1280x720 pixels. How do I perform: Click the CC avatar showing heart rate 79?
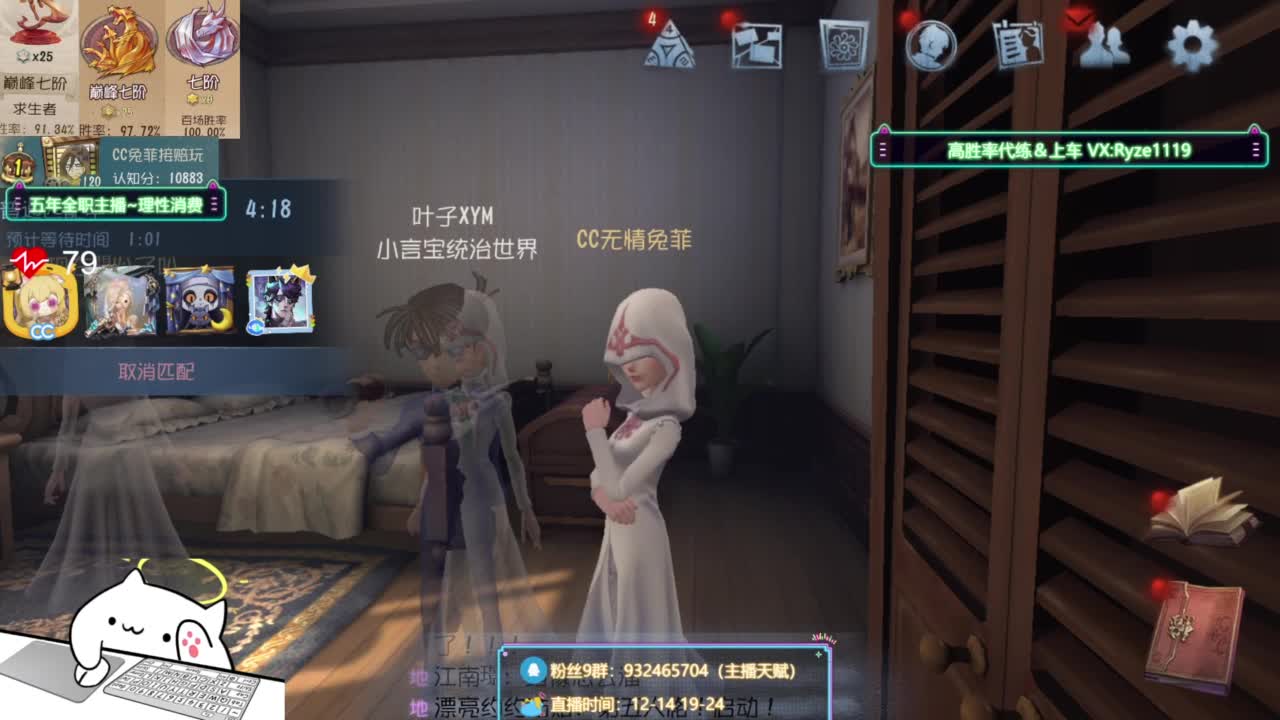pos(40,305)
